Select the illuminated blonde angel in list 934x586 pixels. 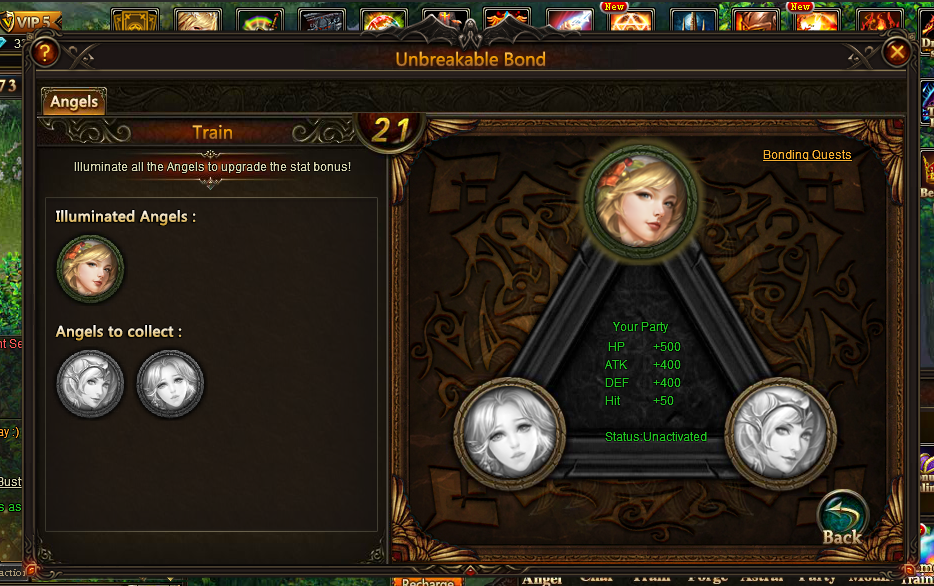click(x=91, y=268)
